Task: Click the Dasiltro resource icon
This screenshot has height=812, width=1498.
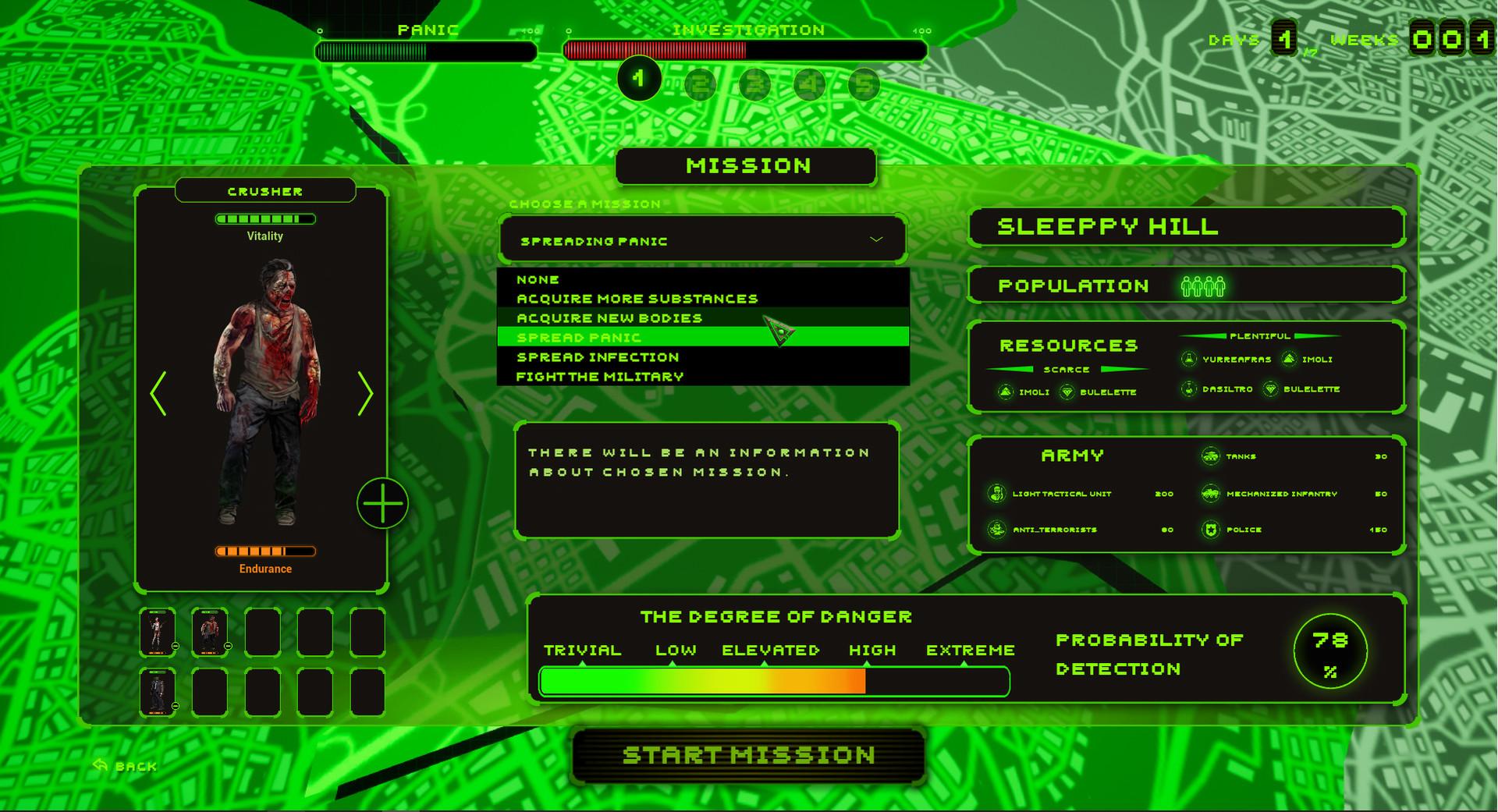Action: pos(1189,389)
